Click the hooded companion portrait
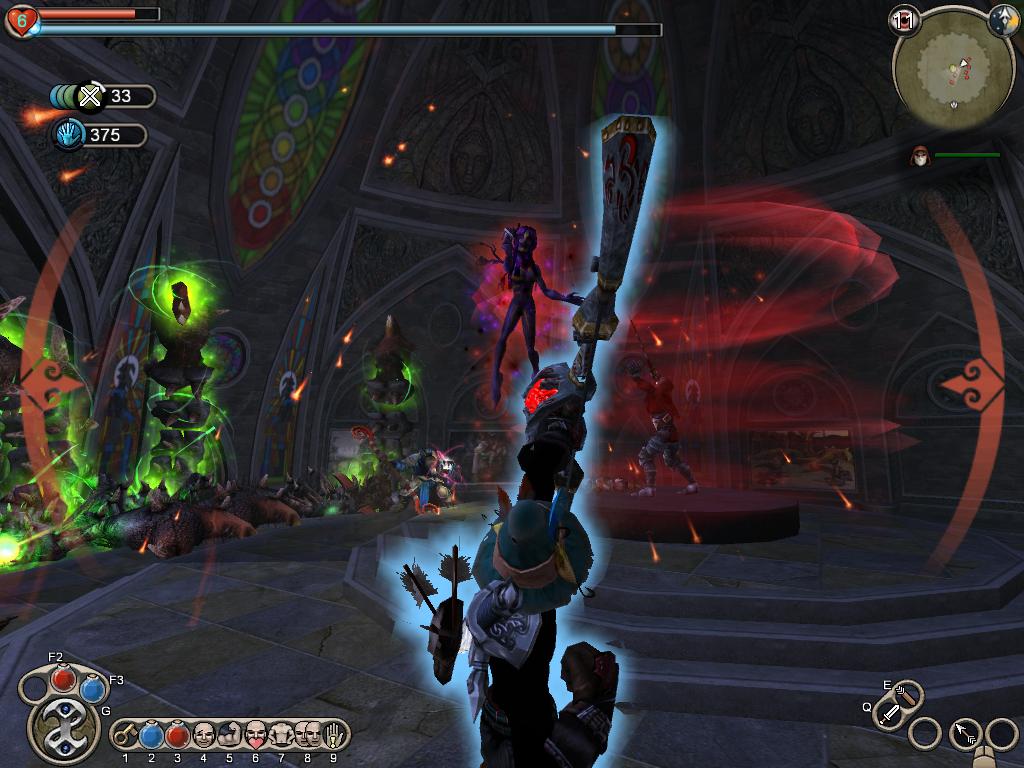This screenshot has height=768, width=1024. pyautogui.click(x=918, y=155)
